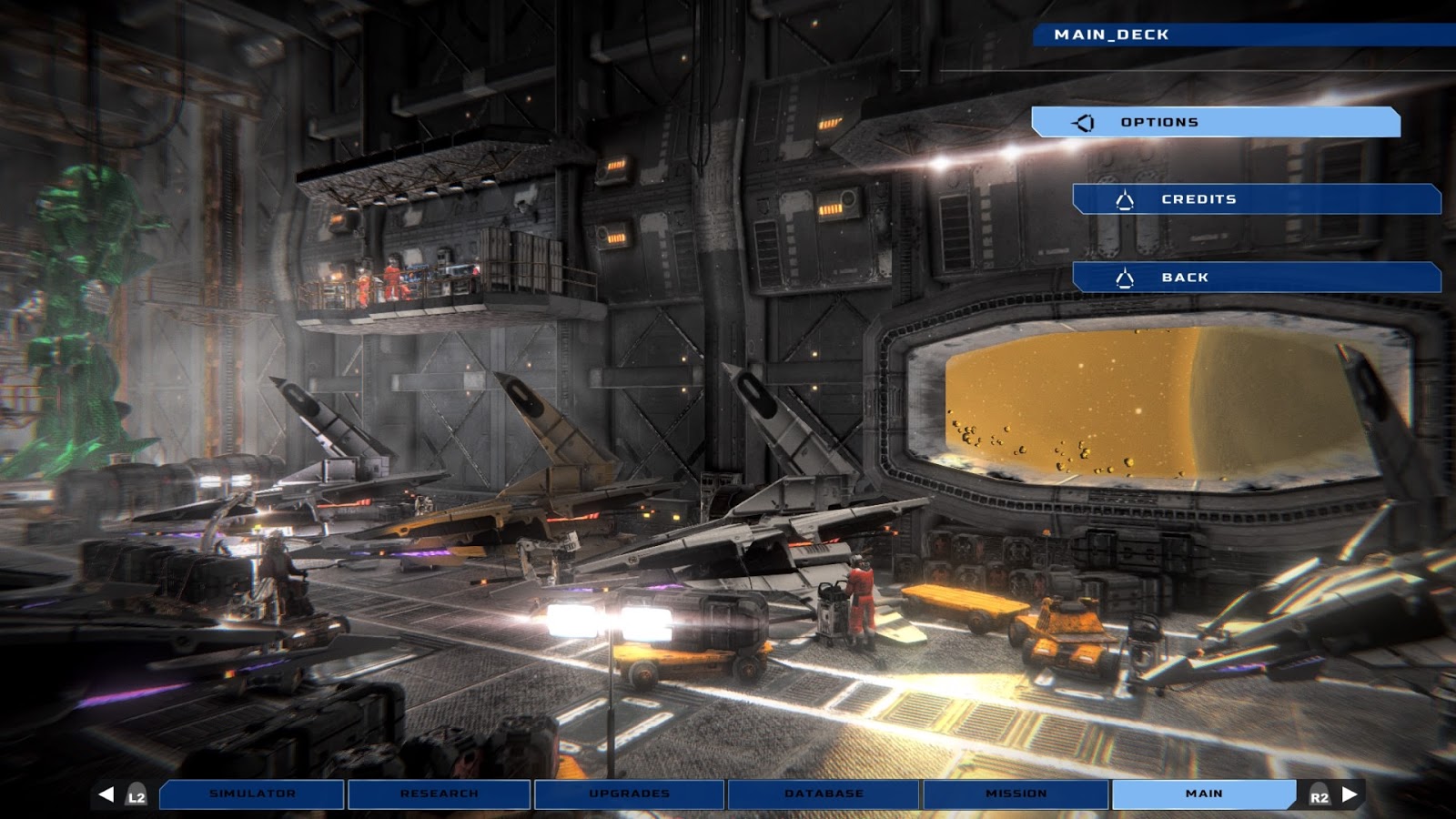Screen dimensions: 1456x819
Task: Open the Research tab
Action: [439, 794]
